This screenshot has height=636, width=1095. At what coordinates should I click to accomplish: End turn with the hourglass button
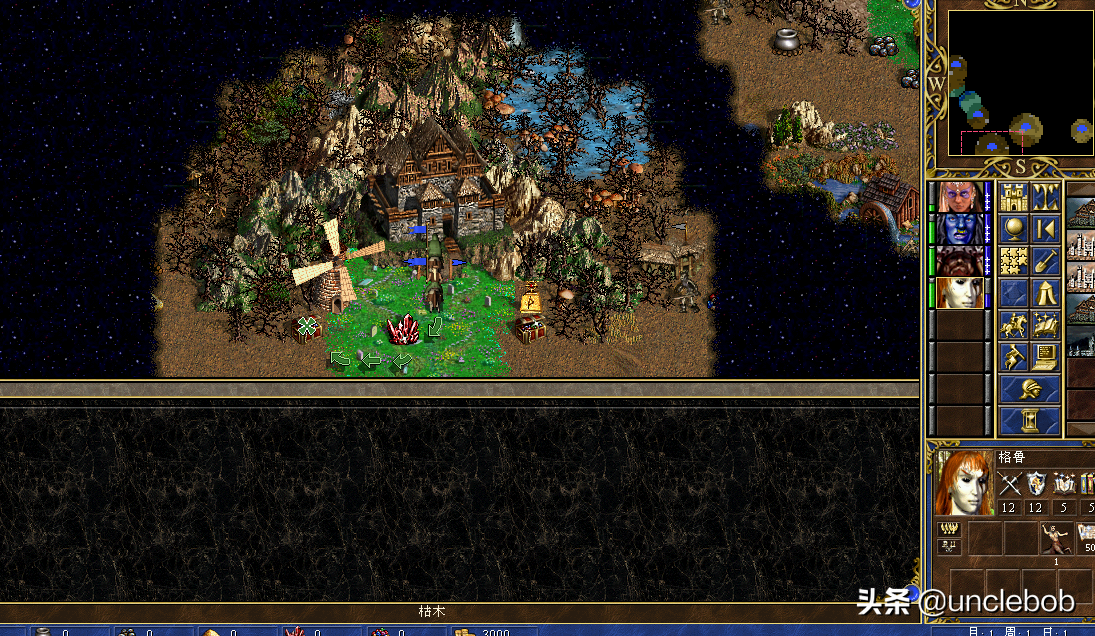coord(1030,421)
